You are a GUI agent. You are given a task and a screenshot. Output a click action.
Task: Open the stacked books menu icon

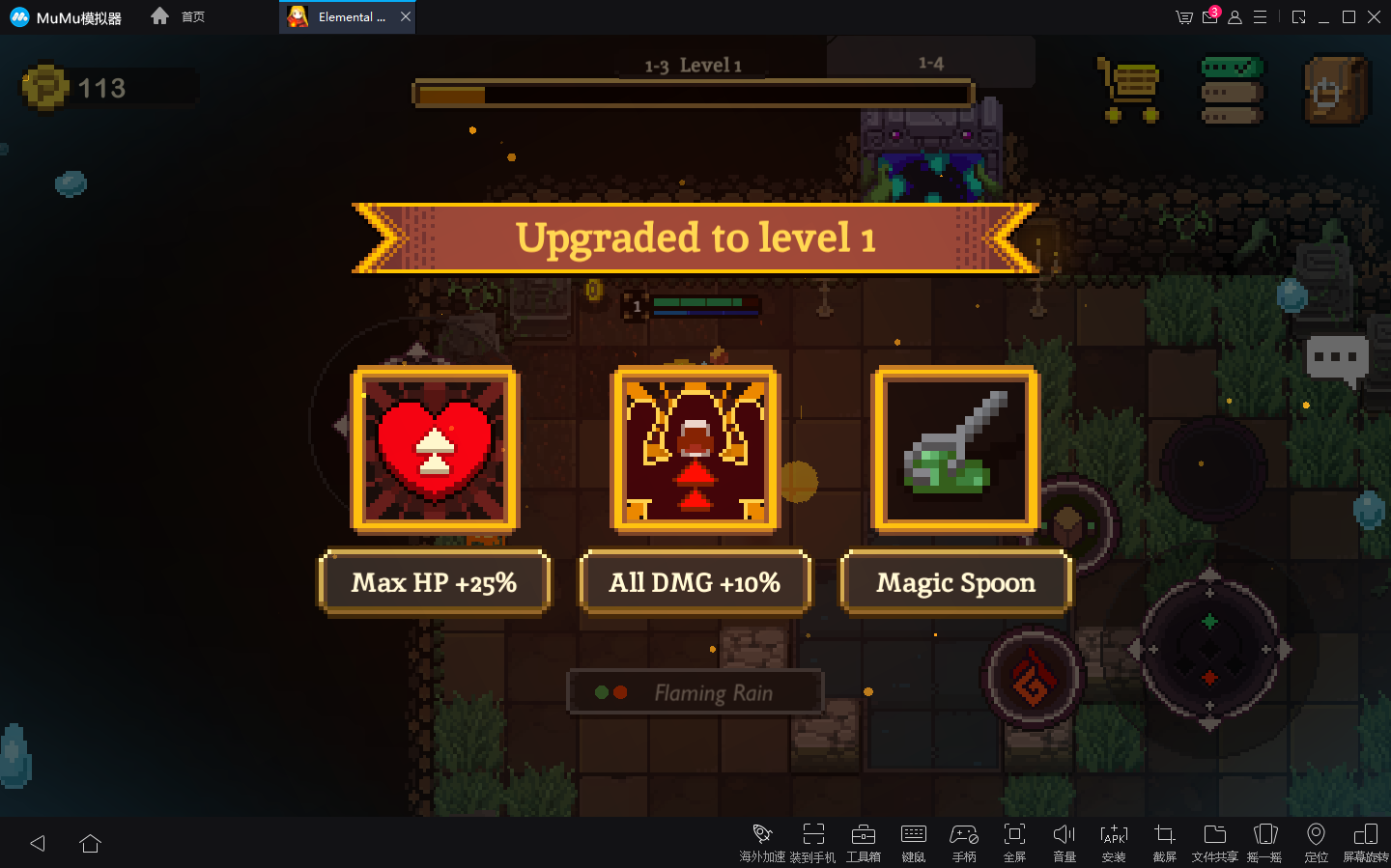click(1232, 90)
